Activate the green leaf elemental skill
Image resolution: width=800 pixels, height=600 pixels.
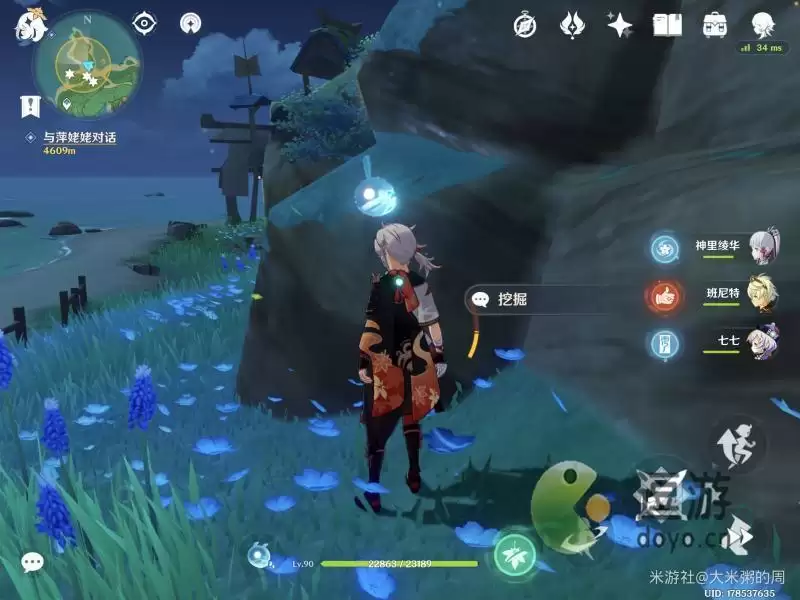click(x=515, y=551)
